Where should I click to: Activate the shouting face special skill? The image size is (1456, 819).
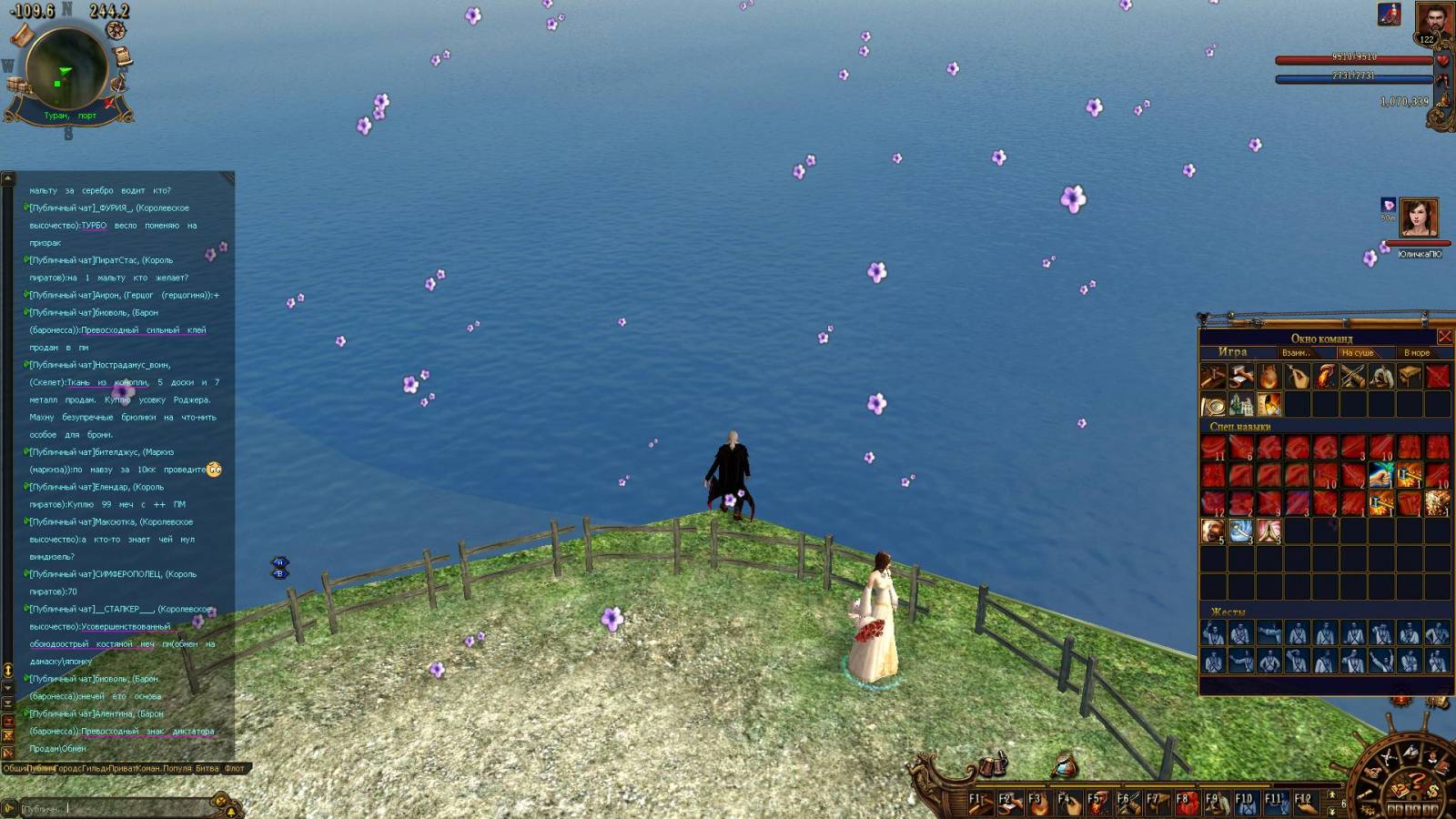pos(1212,531)
